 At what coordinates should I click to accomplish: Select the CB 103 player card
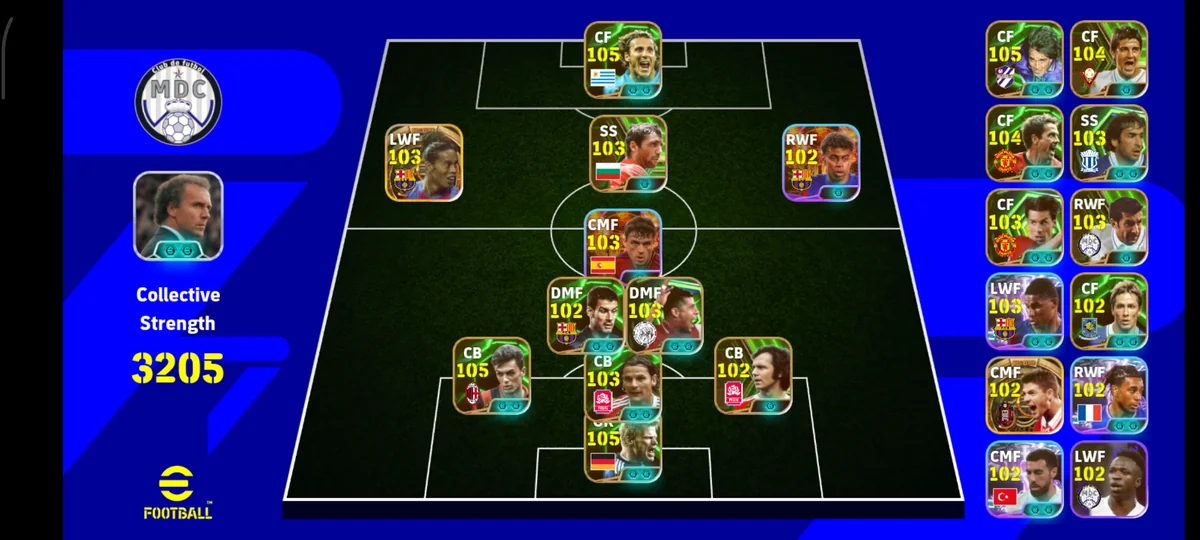pyautogui.click(x=622, y=386)
